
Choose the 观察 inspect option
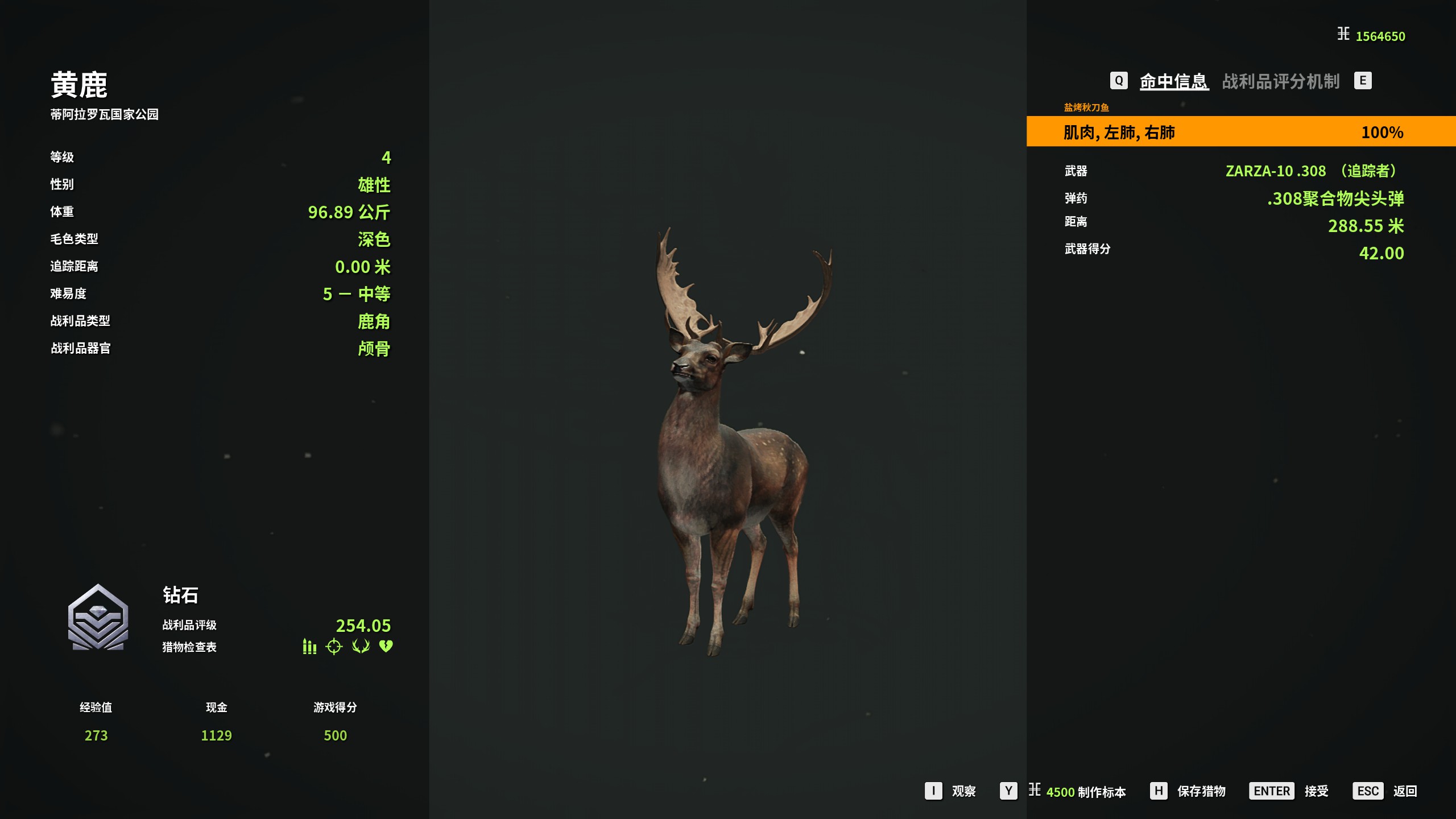coord(963,791)
